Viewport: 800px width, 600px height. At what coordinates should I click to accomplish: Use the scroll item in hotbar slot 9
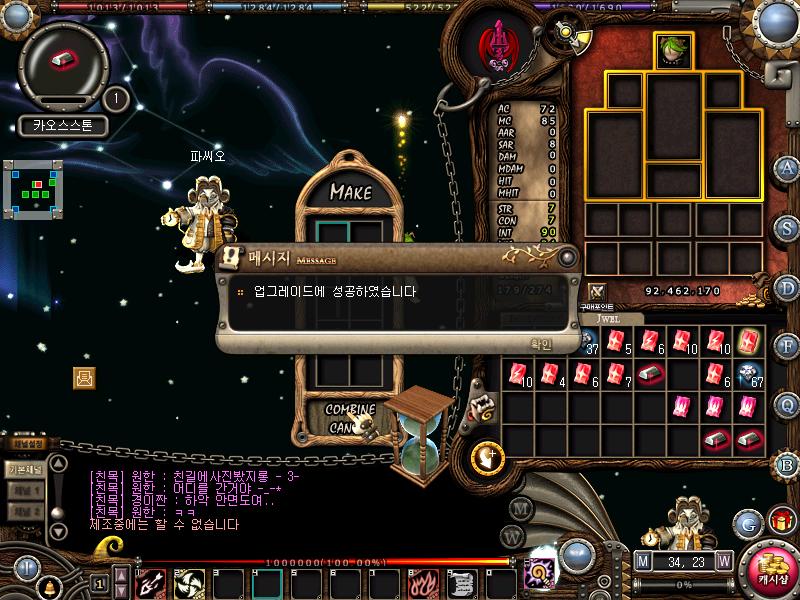[x=460, y=583]
